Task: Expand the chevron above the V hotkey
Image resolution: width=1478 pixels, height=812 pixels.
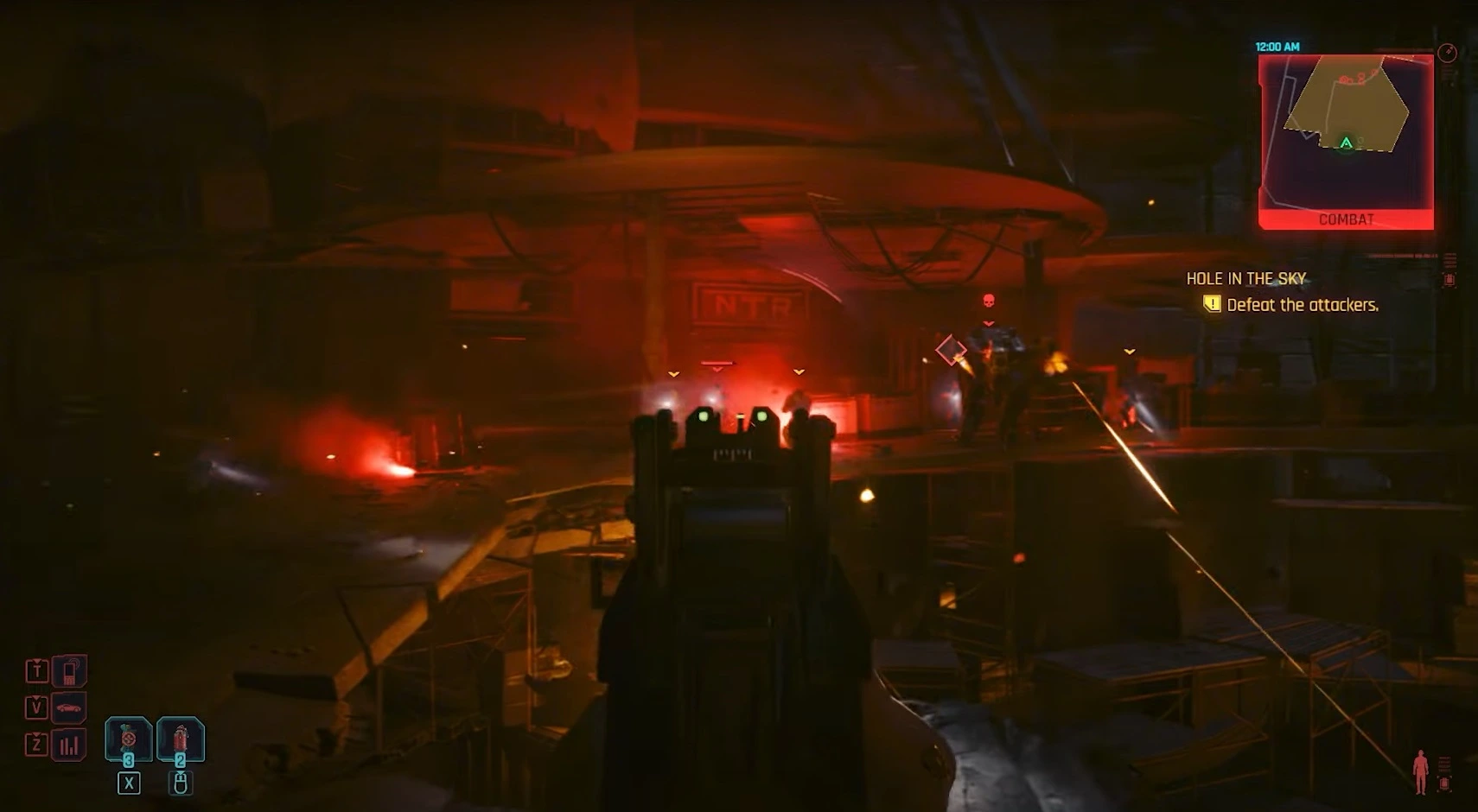Action: [x=35, y=698]
